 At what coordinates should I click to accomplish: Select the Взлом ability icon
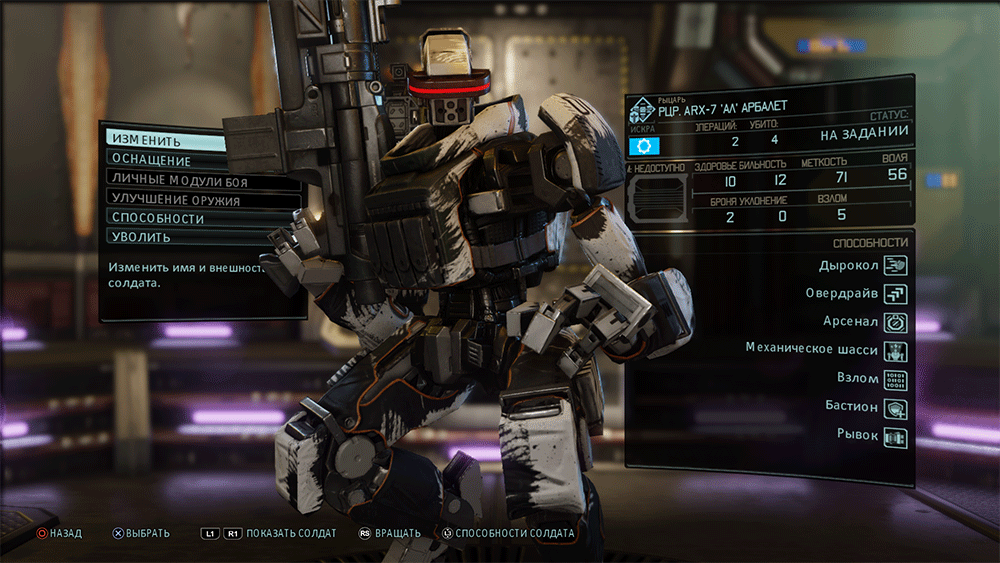[x=895, y=379]
